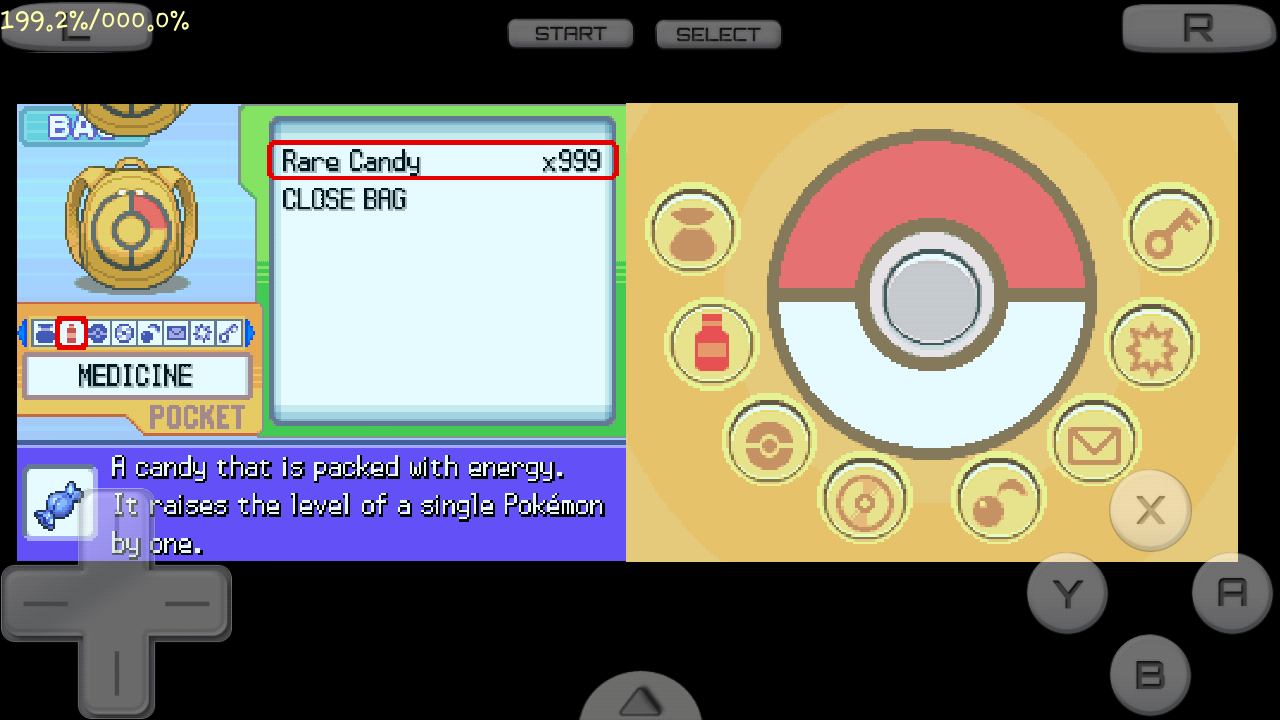
Task: Switch to the Mail pocket tab
Action: coord(175,333)
